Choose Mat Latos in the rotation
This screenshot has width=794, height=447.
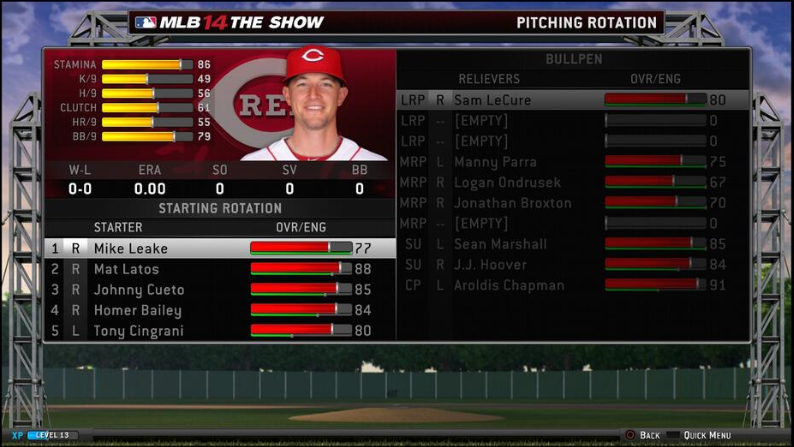[126, 269]
